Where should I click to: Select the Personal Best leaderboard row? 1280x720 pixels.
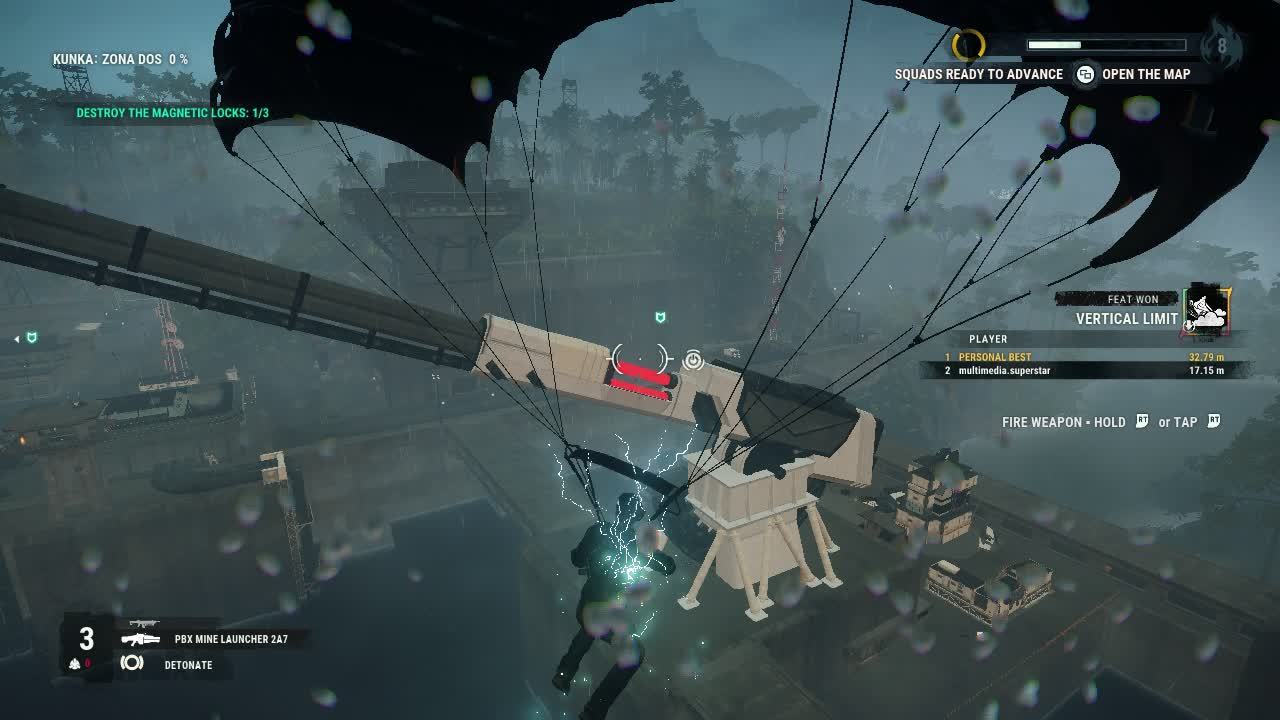[x=1083, y=357]
